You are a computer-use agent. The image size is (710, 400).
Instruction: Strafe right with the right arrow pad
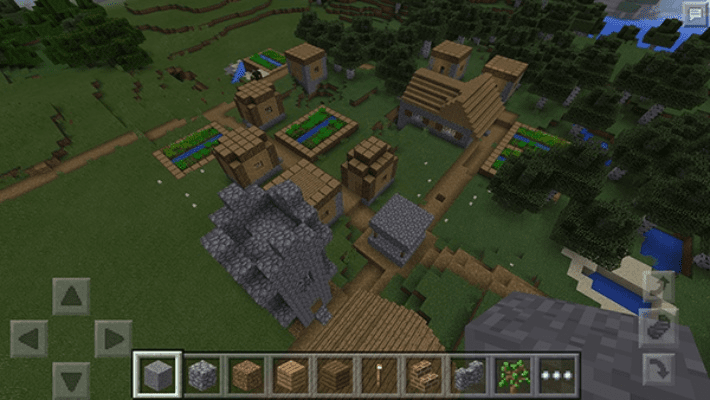[113, 339]
